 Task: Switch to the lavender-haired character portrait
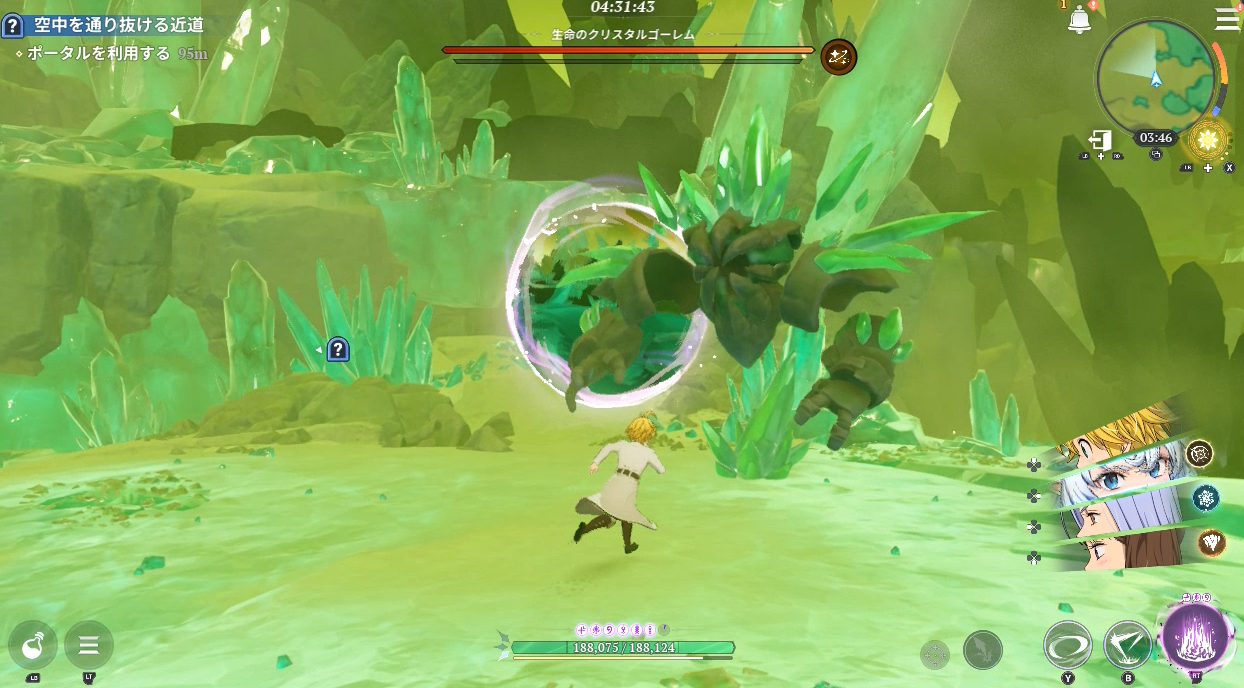pyautogui.click(x=1120, y=512)
